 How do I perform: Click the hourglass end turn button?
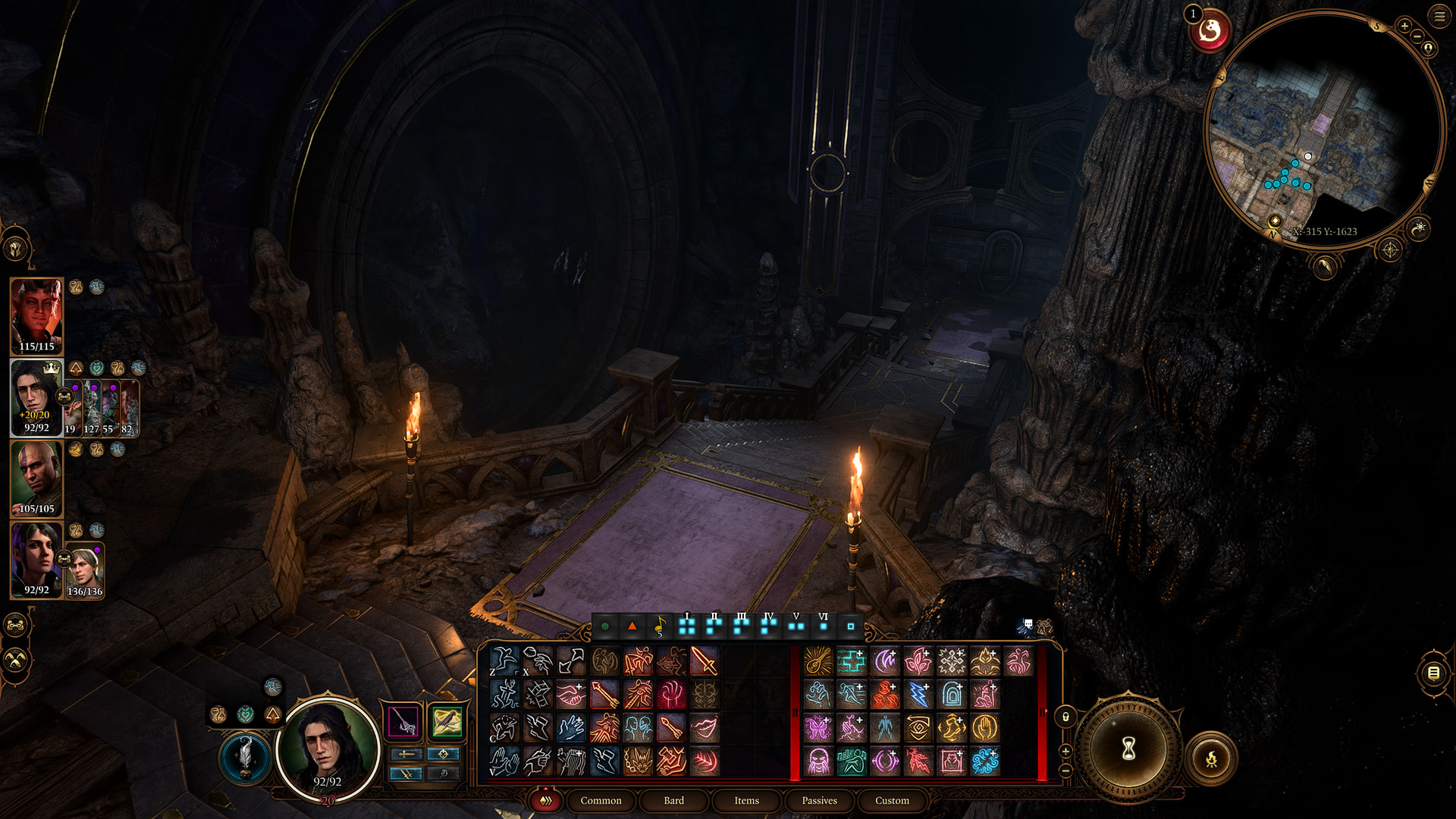point(1128,749)
